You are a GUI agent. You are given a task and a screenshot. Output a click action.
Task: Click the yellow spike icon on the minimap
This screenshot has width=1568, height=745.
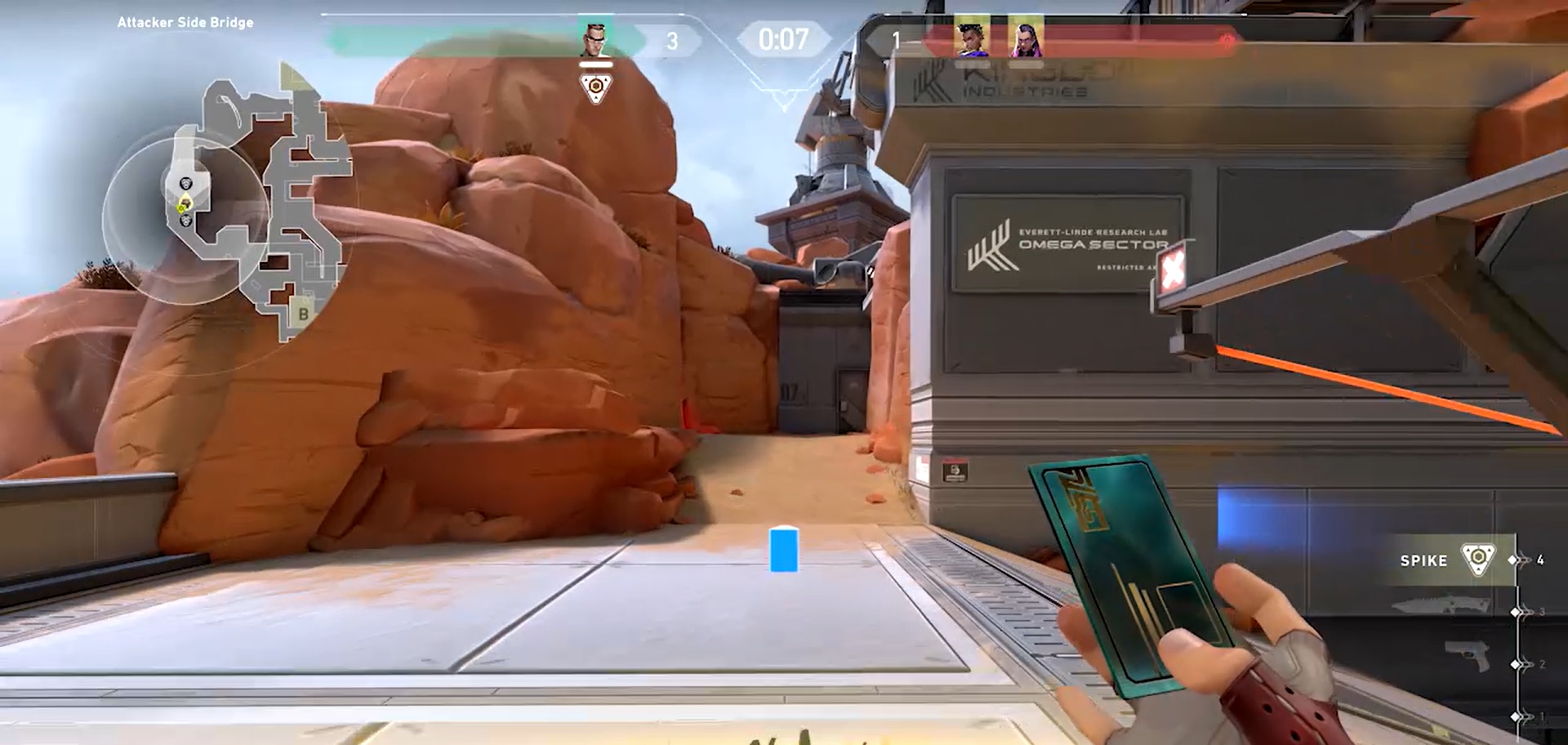point(180,208)
